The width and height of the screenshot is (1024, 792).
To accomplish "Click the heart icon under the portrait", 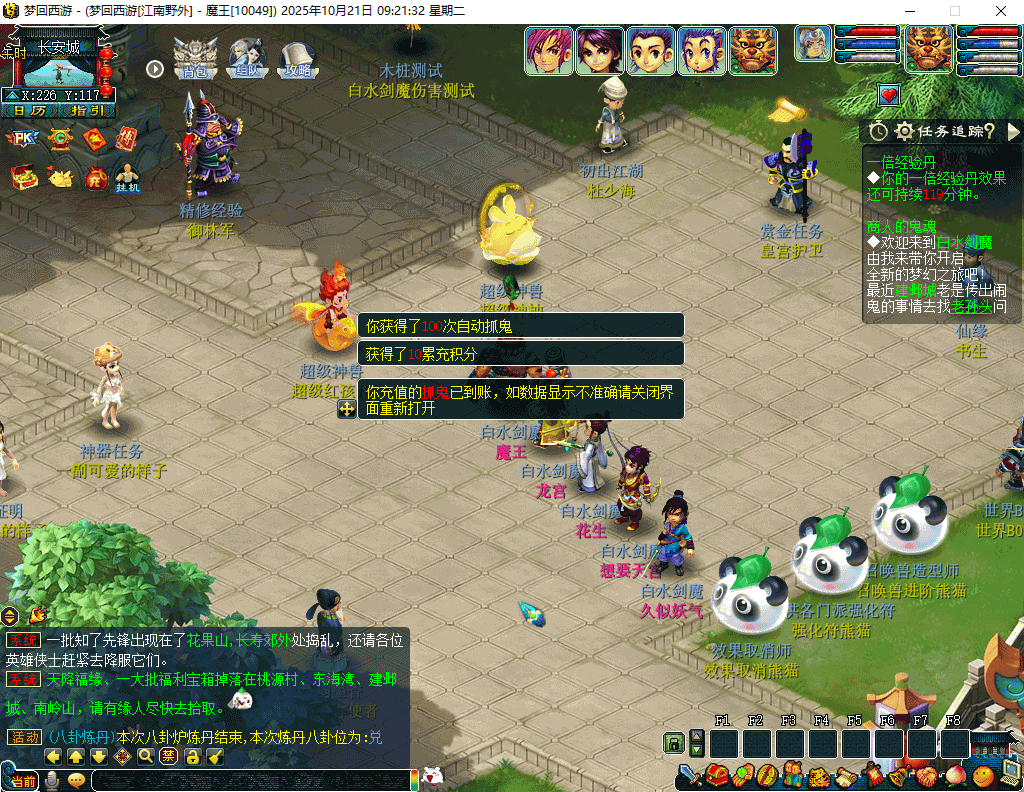I will [x=888, y=95].
